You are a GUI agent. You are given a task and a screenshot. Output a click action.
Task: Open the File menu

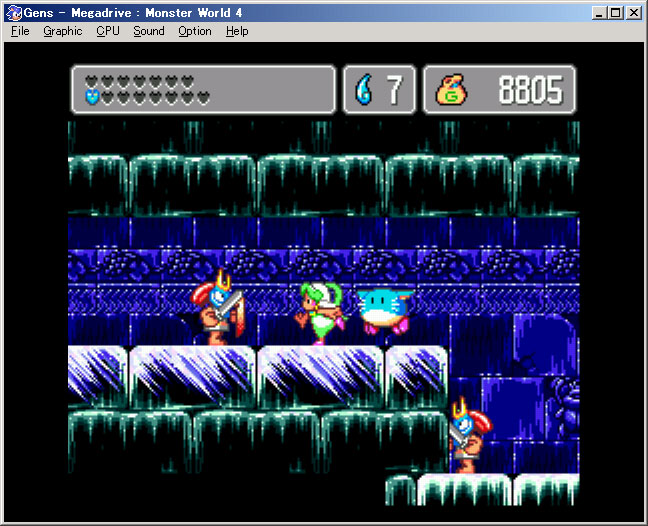click(20, 31)
